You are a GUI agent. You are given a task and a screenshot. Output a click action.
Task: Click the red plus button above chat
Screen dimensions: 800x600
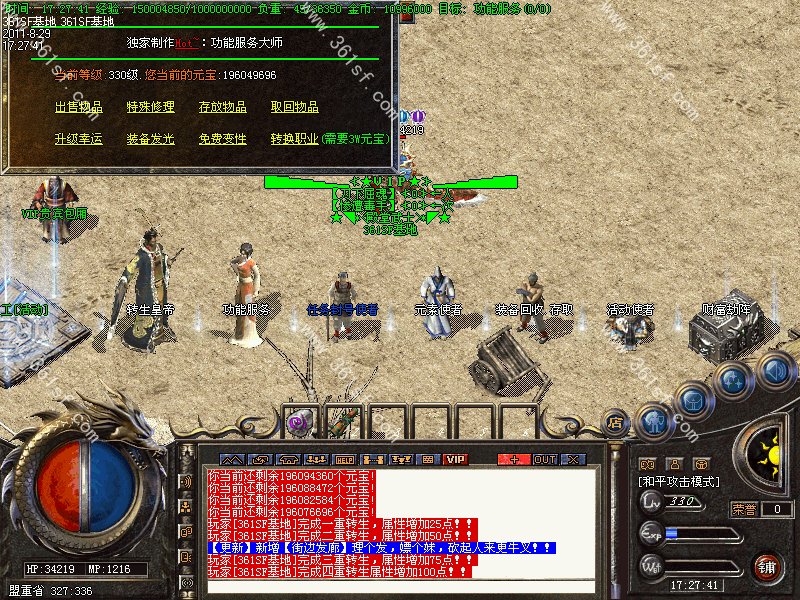[x=514, y=459]
